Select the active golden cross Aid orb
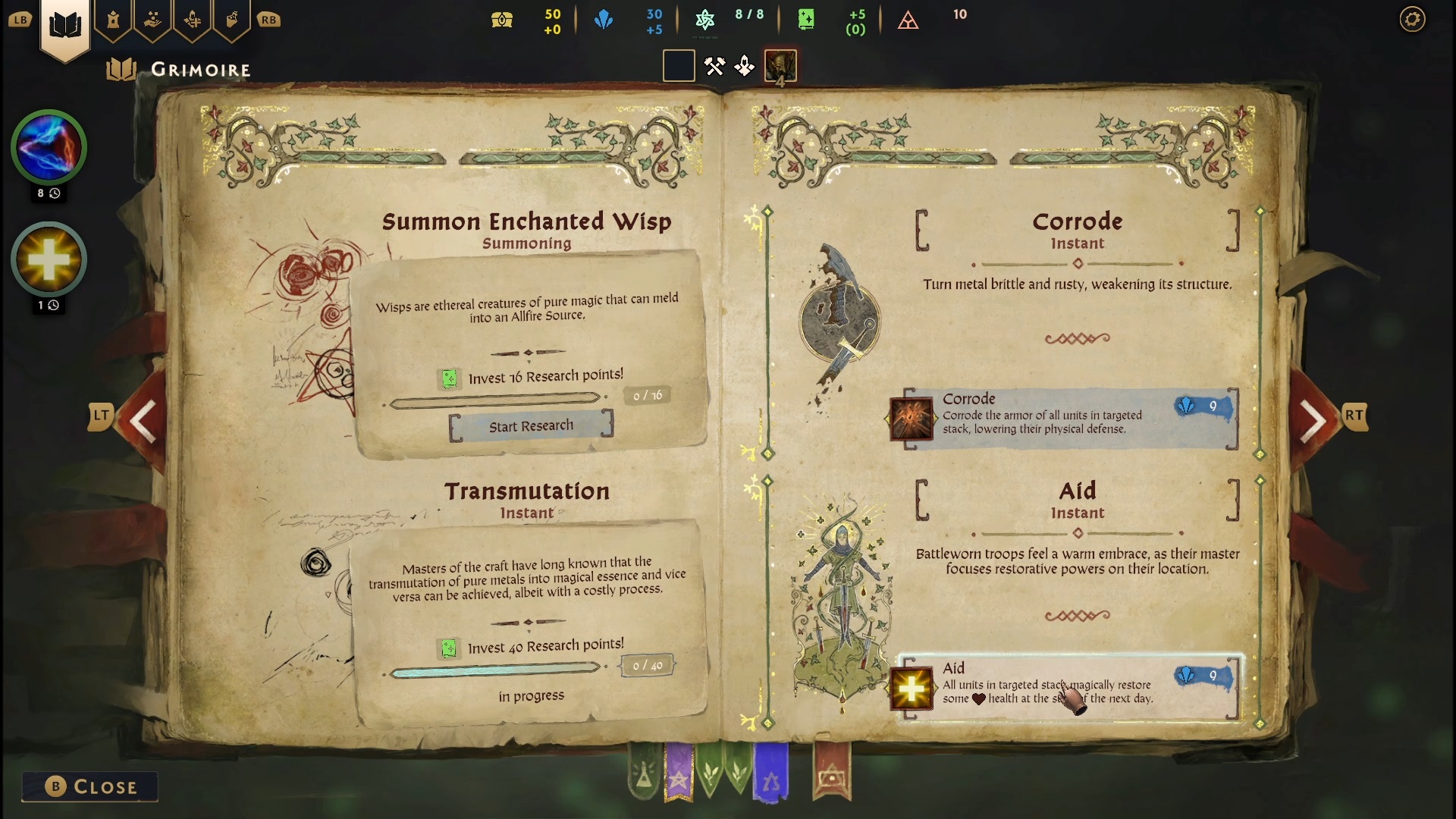Viewport: 1456px width, 819px height. click(x=49, y=259)
